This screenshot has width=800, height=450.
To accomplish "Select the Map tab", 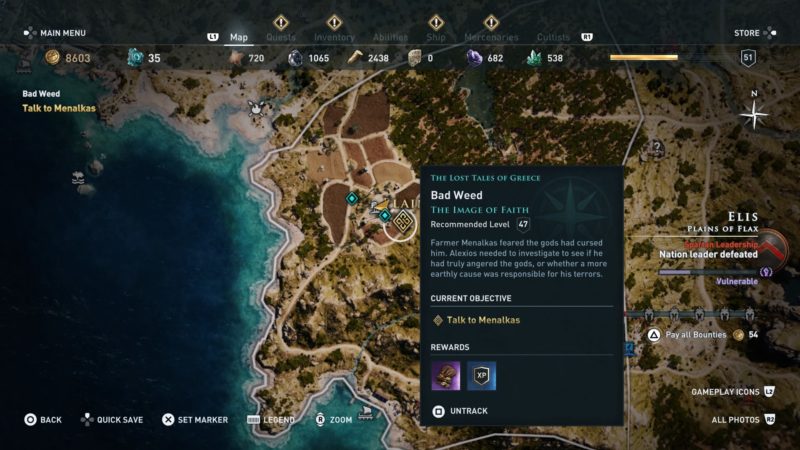I will click(239, 37).
